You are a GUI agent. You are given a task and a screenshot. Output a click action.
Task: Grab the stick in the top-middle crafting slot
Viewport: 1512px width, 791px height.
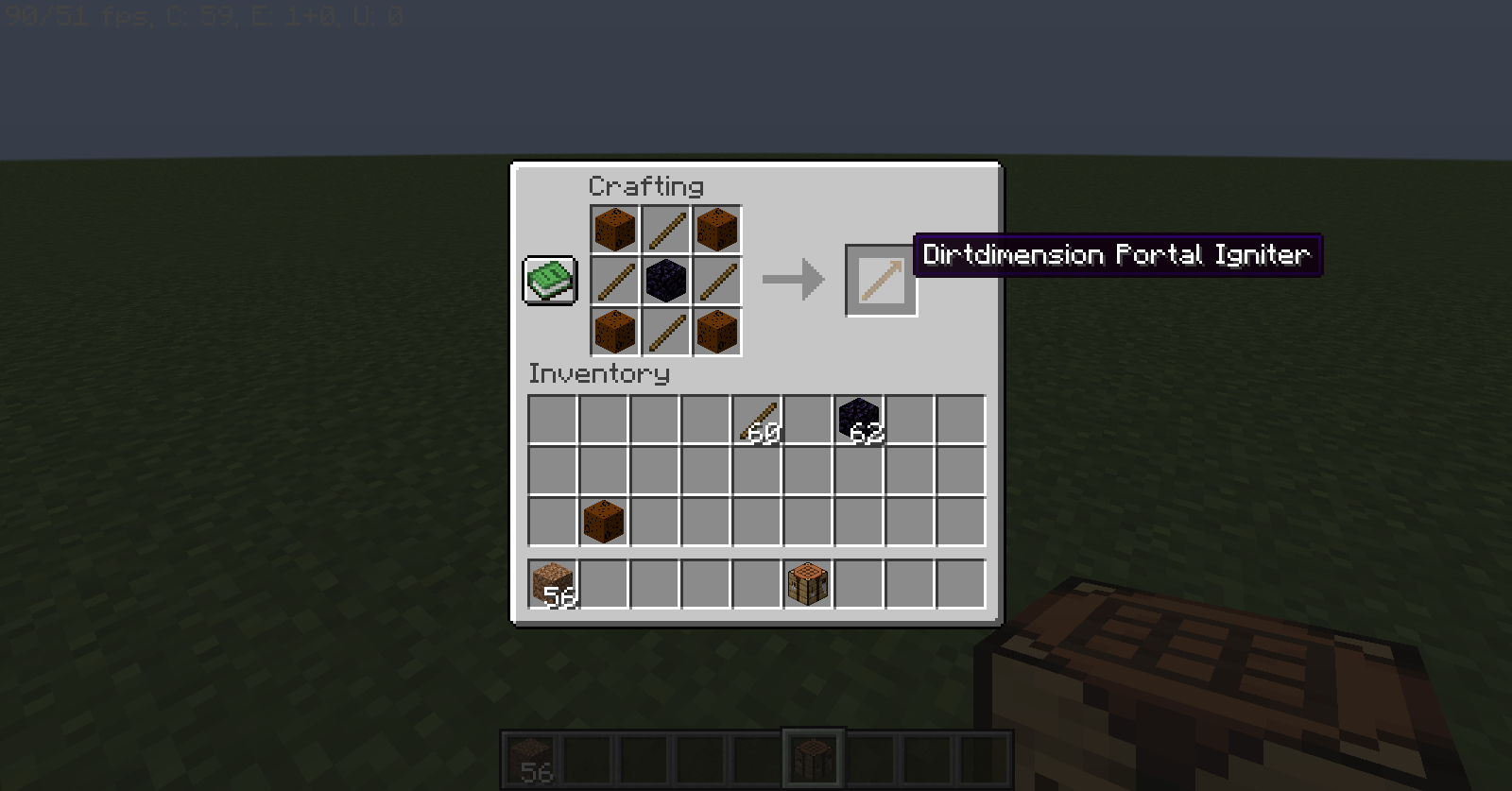pyautogui.click(x=666, y=229)
